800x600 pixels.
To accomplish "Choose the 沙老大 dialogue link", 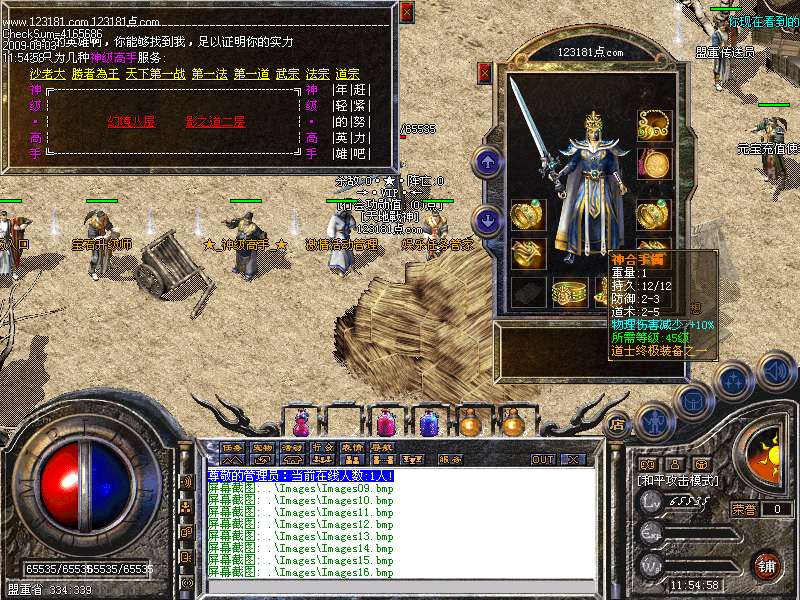I will click(x=46, y=74).
